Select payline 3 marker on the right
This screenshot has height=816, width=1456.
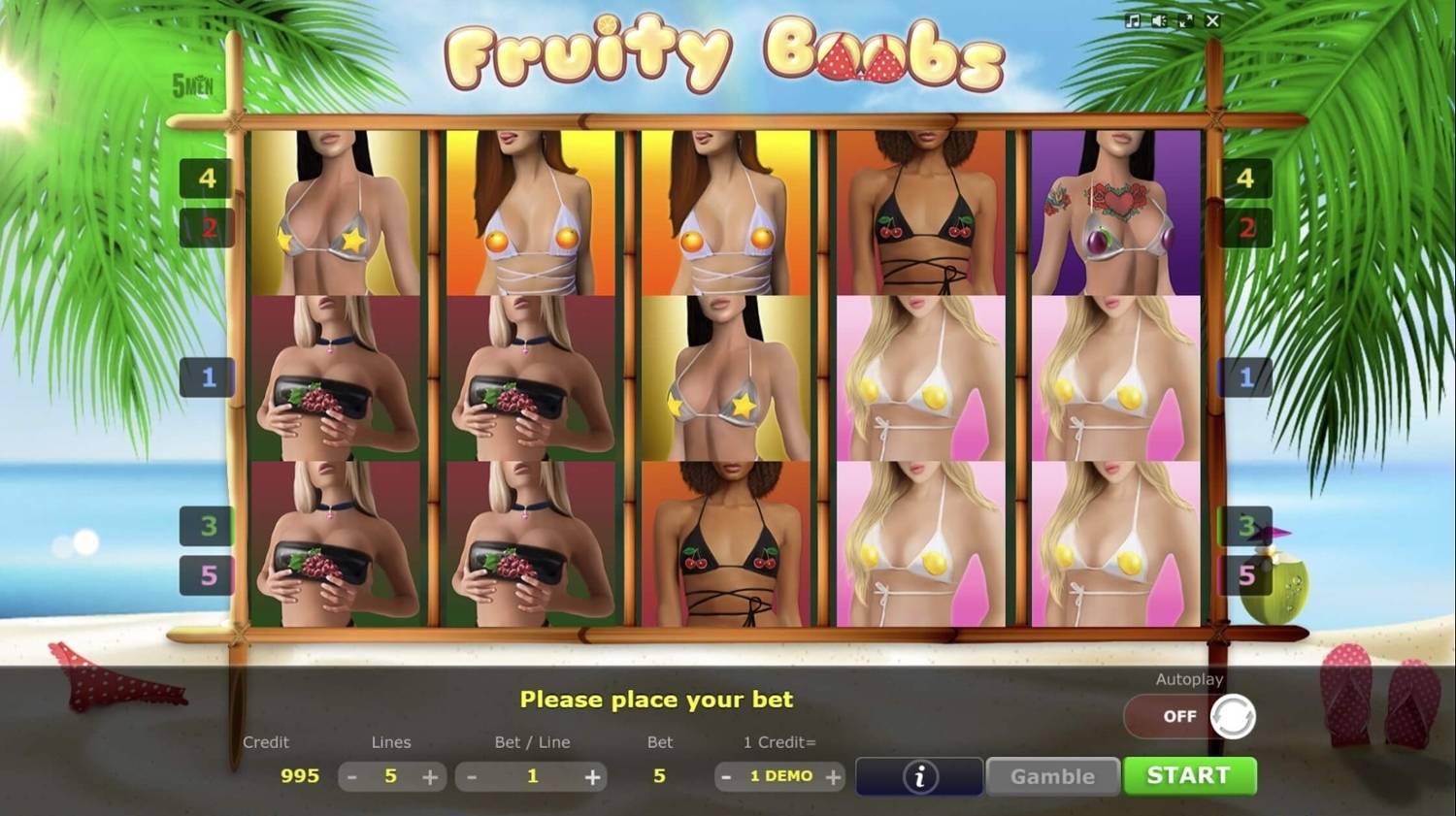point(1246,525)
